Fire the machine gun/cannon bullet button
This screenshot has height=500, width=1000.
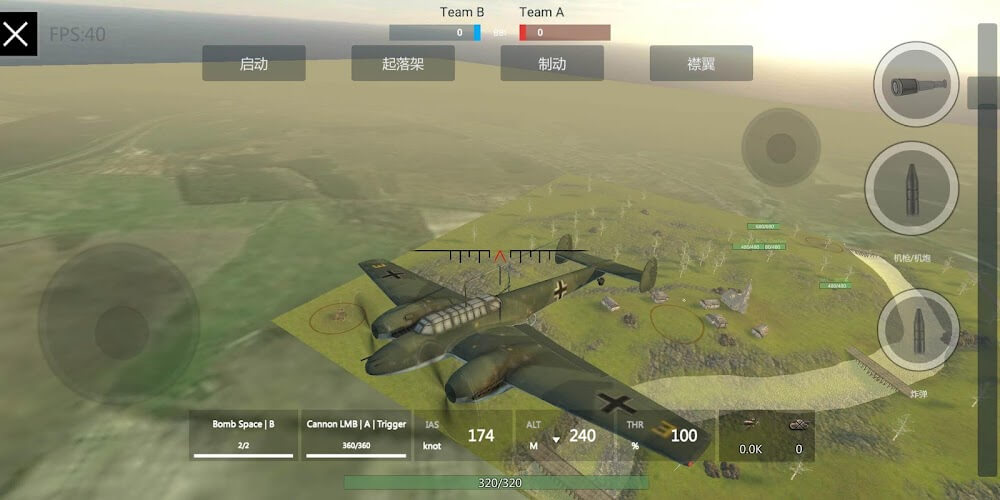(912, 187)
